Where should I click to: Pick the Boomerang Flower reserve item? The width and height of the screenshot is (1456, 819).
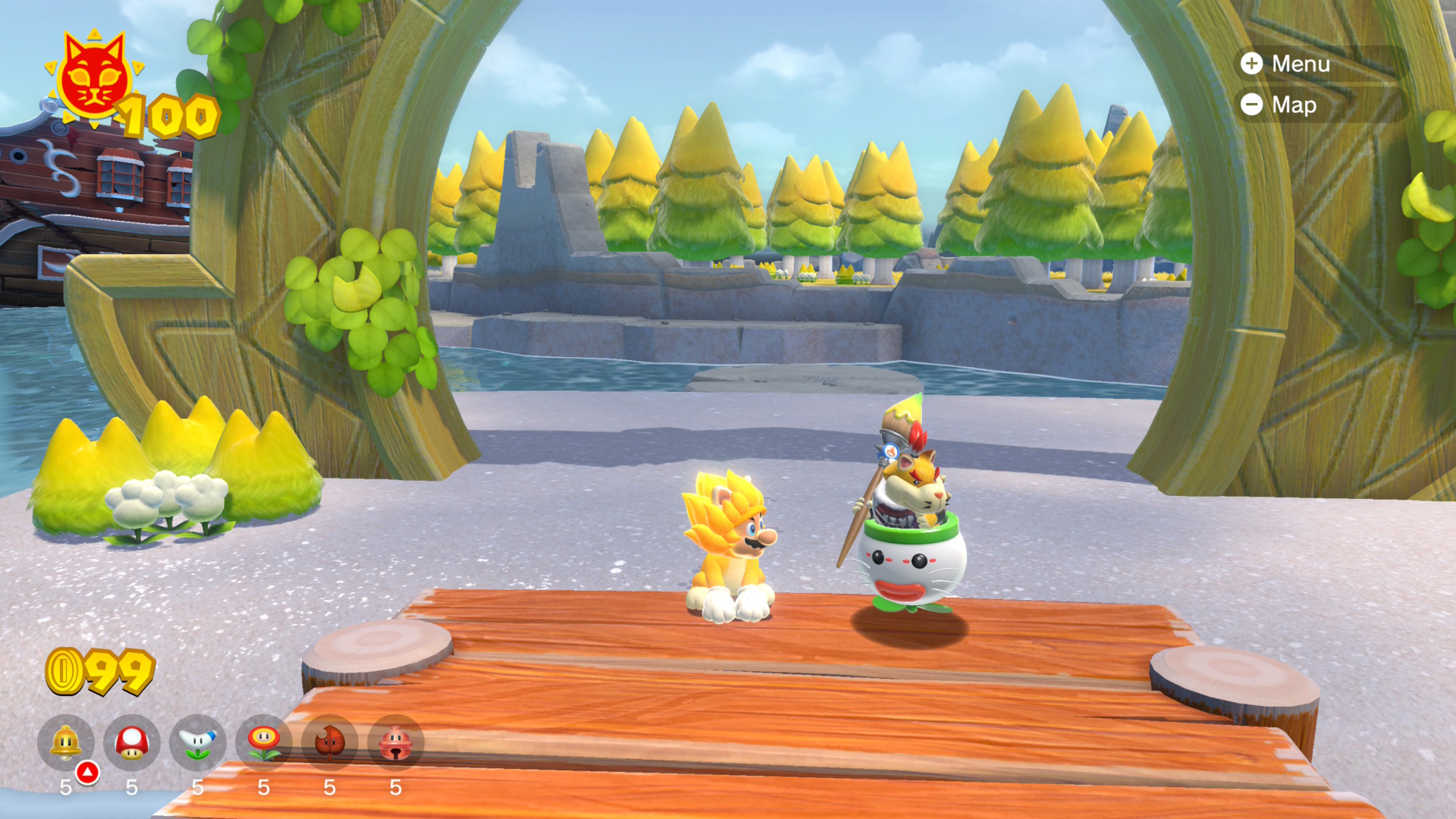pos(198,742)
